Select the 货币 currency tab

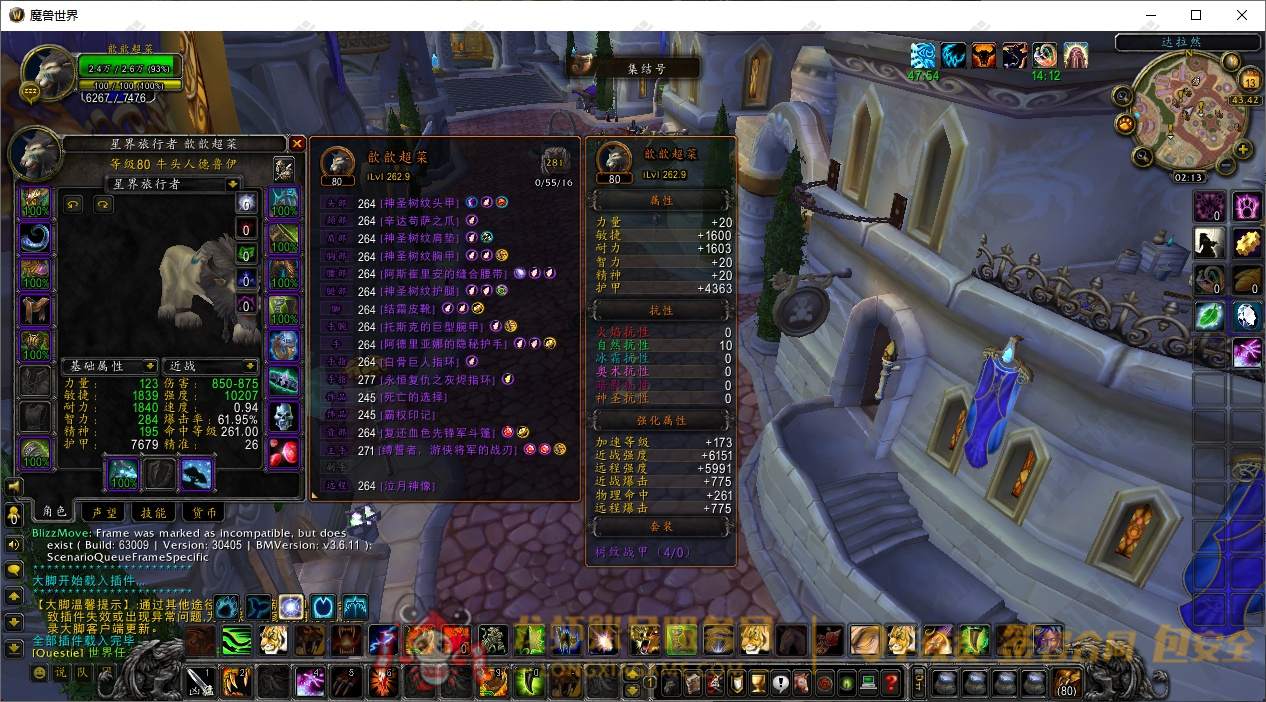pos(202,512)
